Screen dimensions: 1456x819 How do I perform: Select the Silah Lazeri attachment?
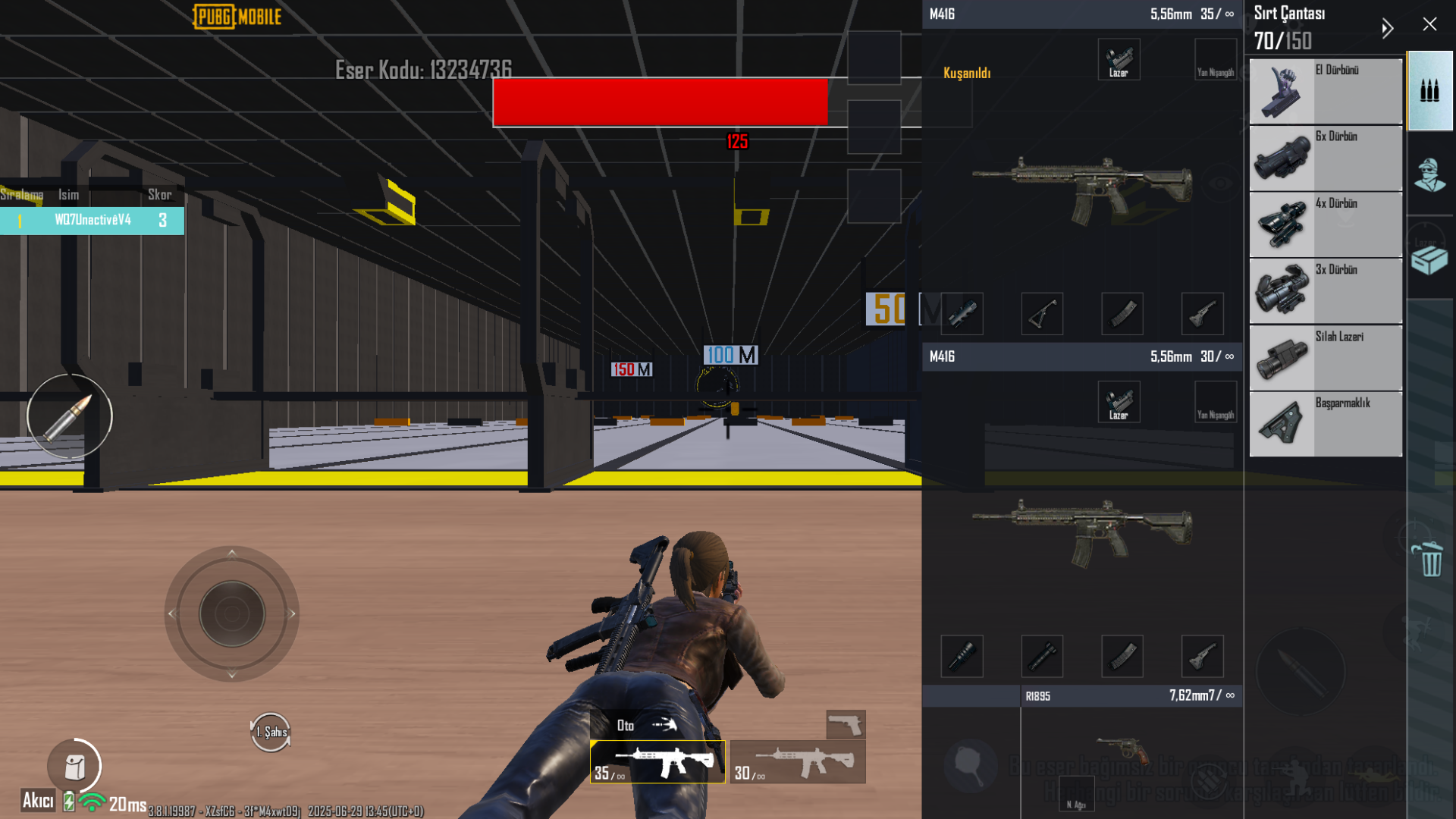pyautogui.click(x=1325, y=356)
